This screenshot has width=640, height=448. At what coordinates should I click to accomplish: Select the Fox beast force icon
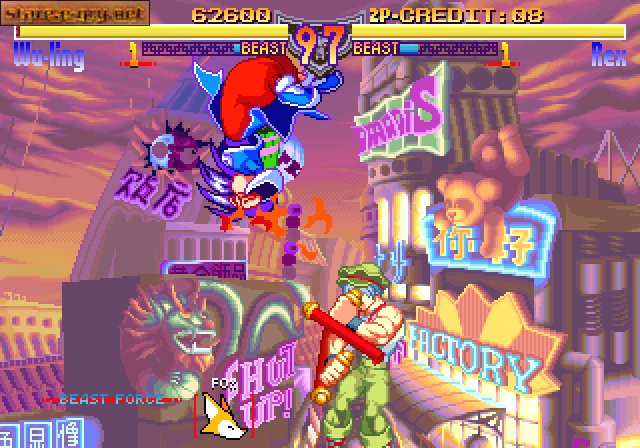pos(222,414)
